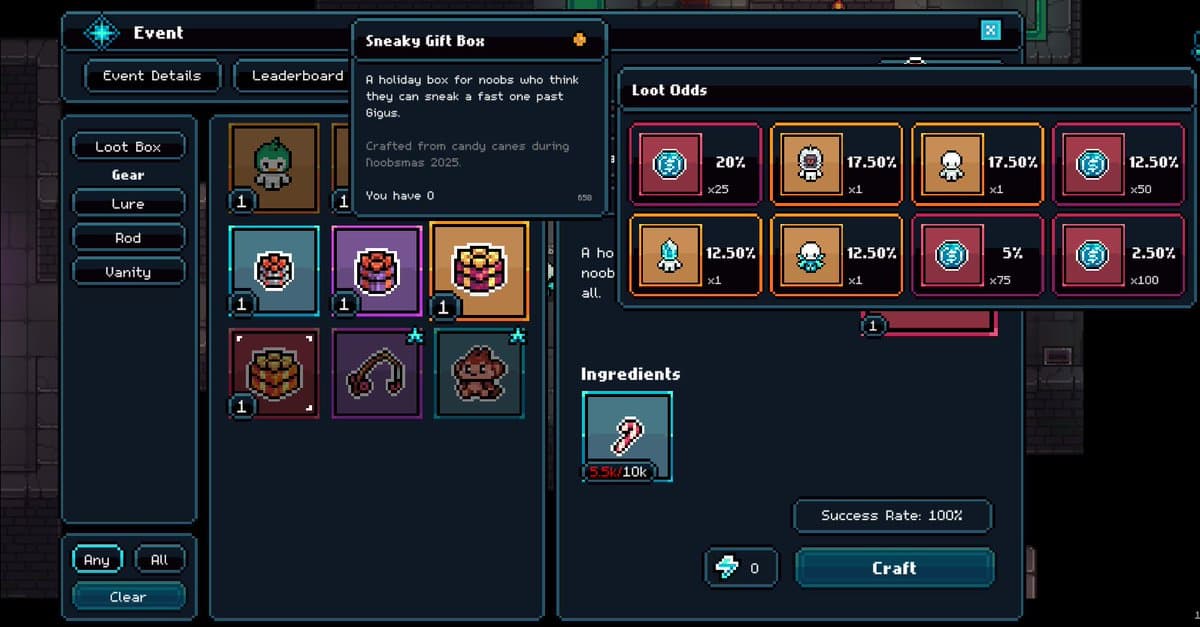Craft the selected gift box
1200x627 pixels.
[894, 568]
